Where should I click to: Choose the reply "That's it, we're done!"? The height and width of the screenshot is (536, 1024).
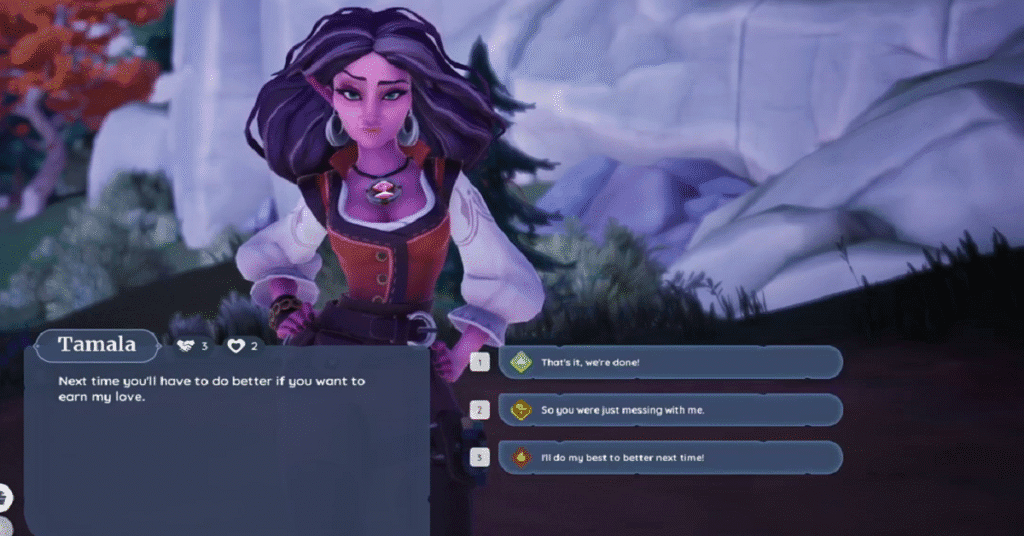[x=670, y=362]
